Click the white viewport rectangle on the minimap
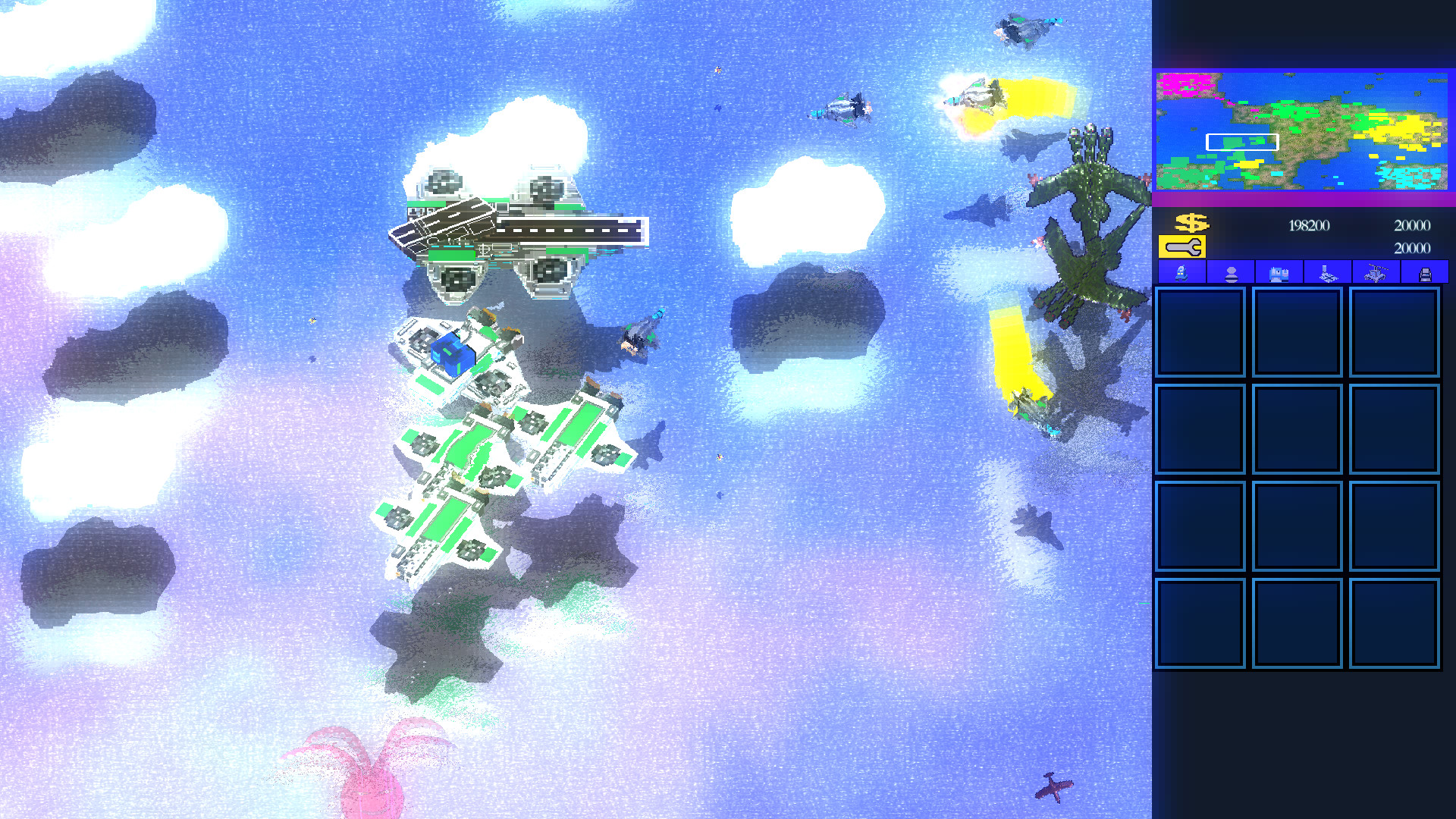The width and height of the screenshot is (1456, 819). [1241, 140]
